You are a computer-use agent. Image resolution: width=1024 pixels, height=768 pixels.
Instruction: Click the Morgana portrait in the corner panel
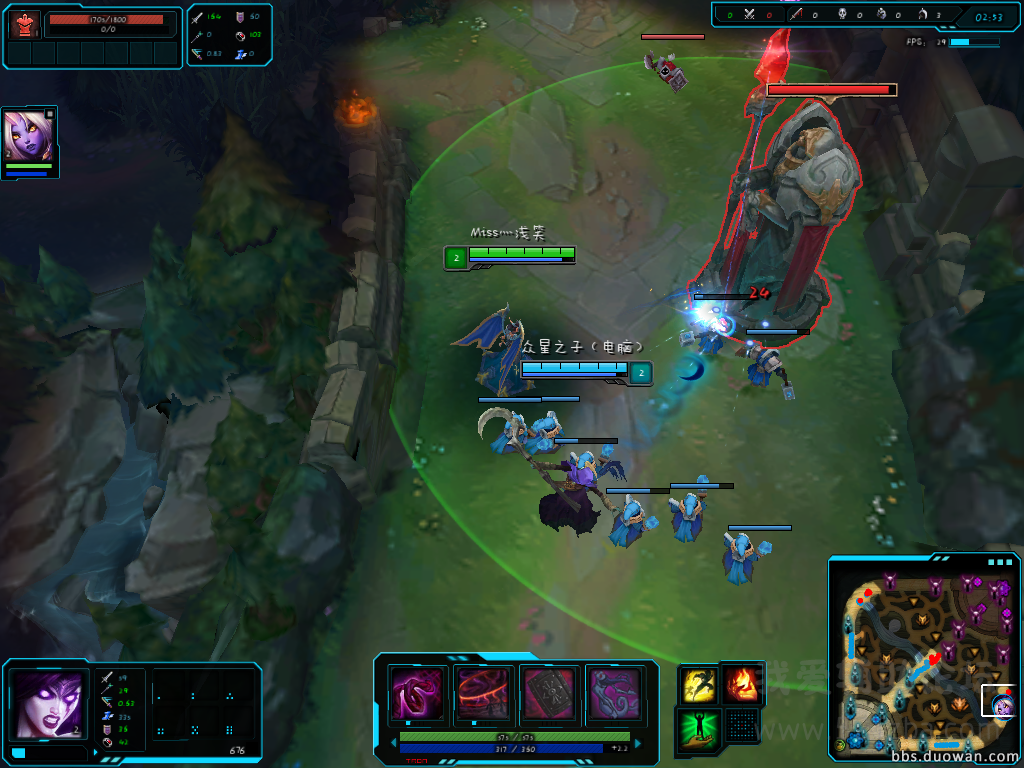[x=47, y=702]
